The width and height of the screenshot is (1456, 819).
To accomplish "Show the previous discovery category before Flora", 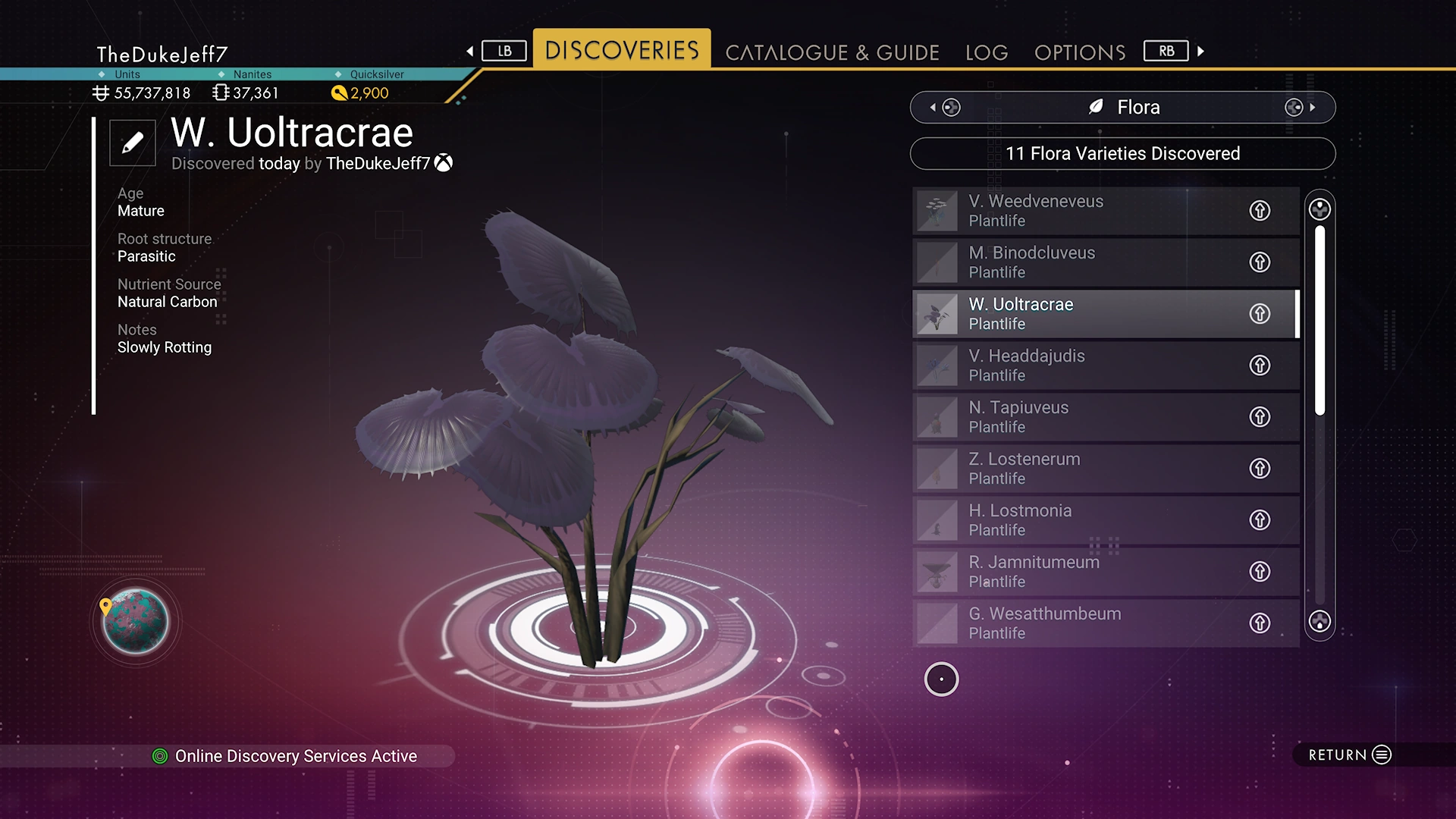I will (x=946, y=108).
